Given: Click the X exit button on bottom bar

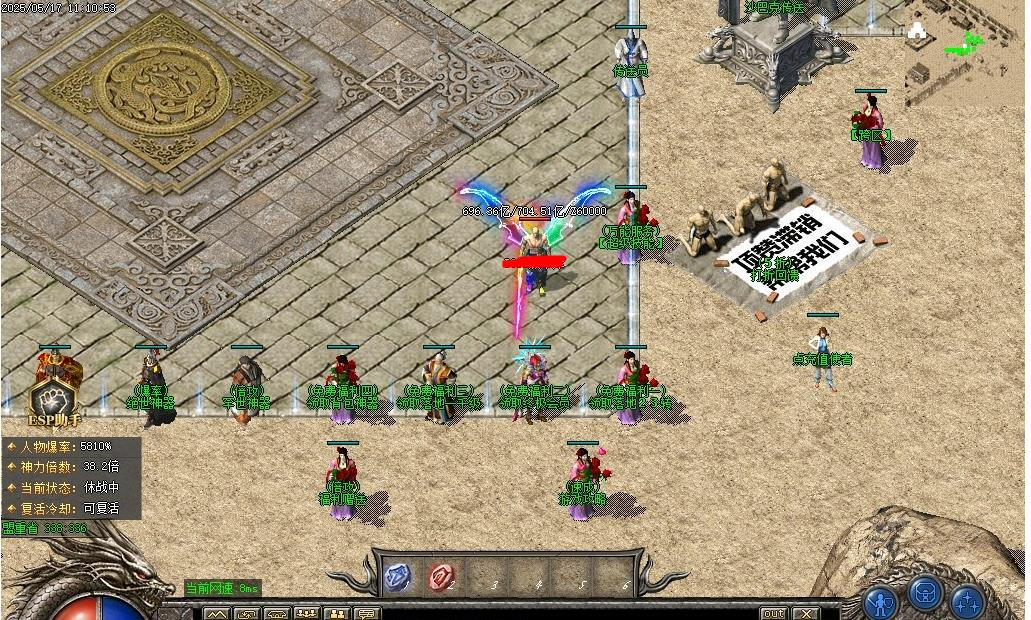Looking at the screenshot, I should click(805, 613).
